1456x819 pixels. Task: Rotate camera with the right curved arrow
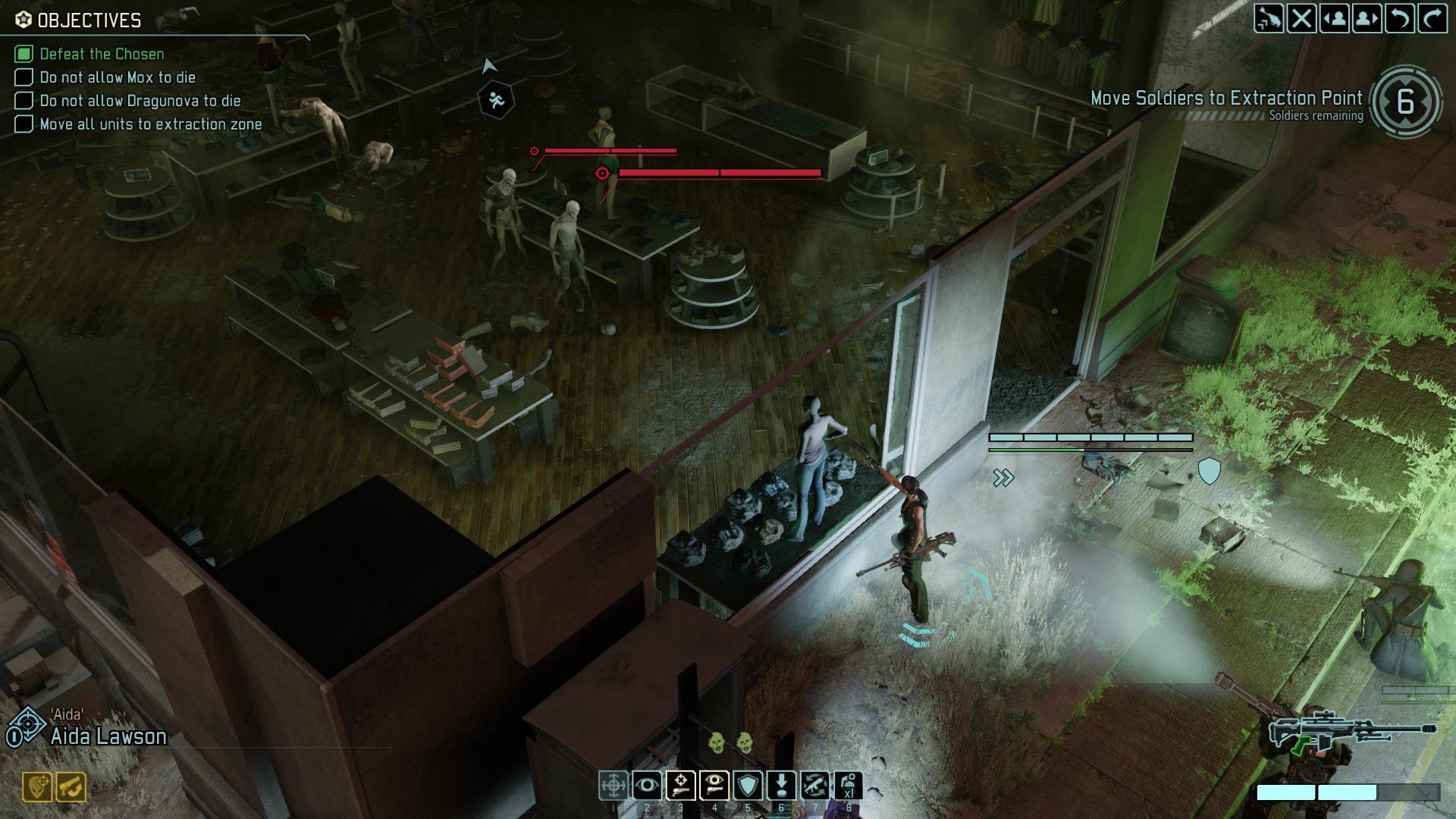[x=1432, y=18]
